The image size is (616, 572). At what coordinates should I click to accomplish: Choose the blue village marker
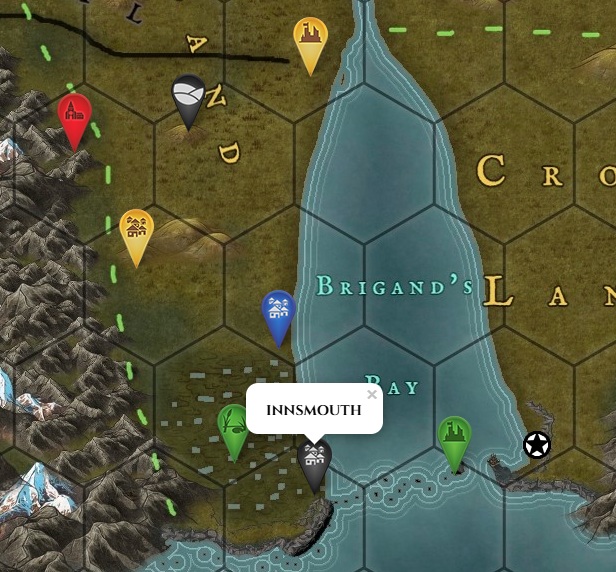click(x=279, y=312)
